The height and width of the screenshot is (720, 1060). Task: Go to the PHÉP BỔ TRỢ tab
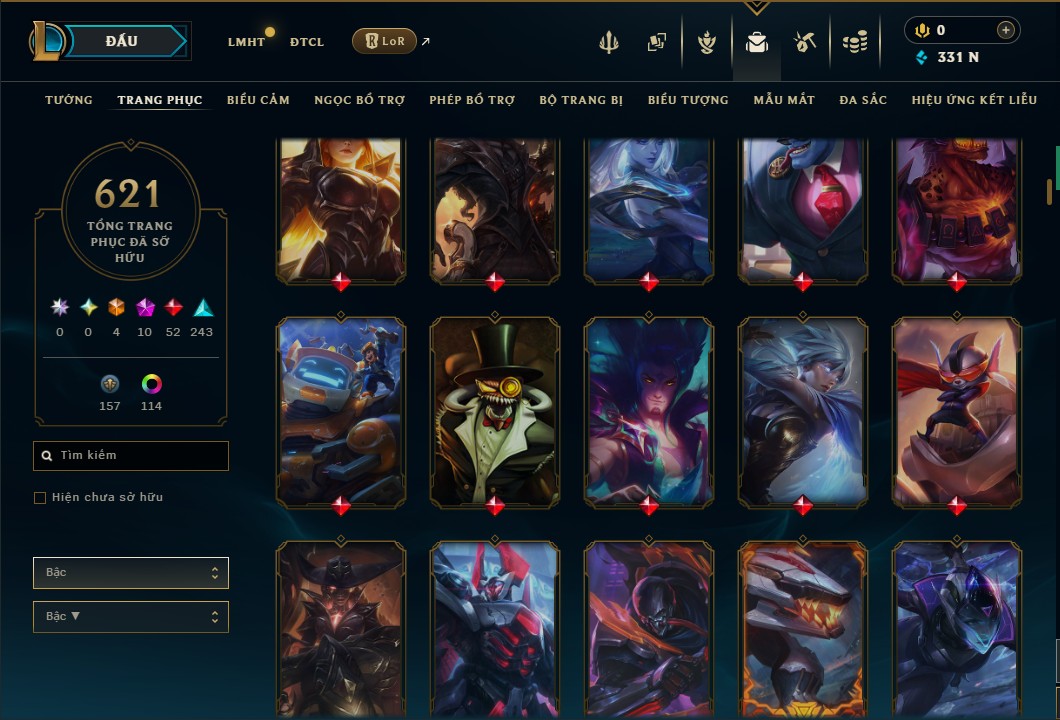(472, 100)
